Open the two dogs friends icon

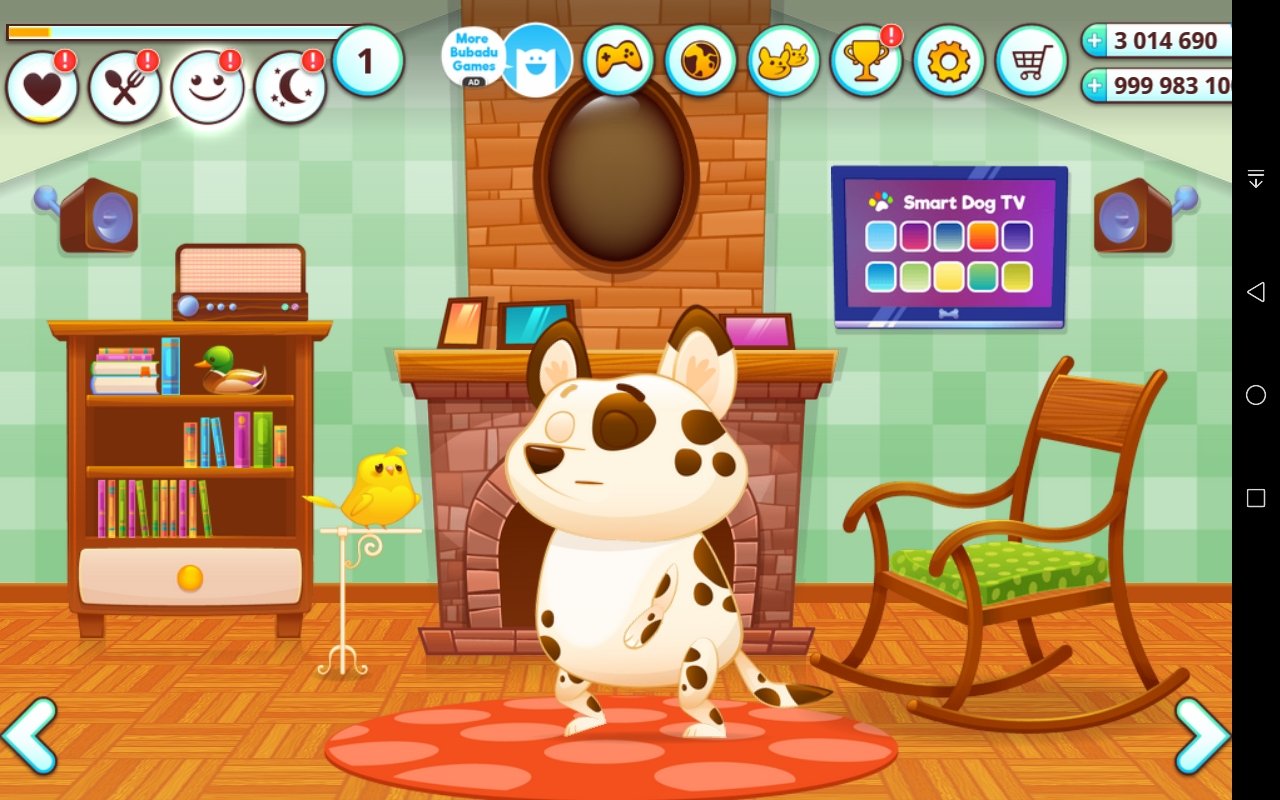(x=783, y=61)
